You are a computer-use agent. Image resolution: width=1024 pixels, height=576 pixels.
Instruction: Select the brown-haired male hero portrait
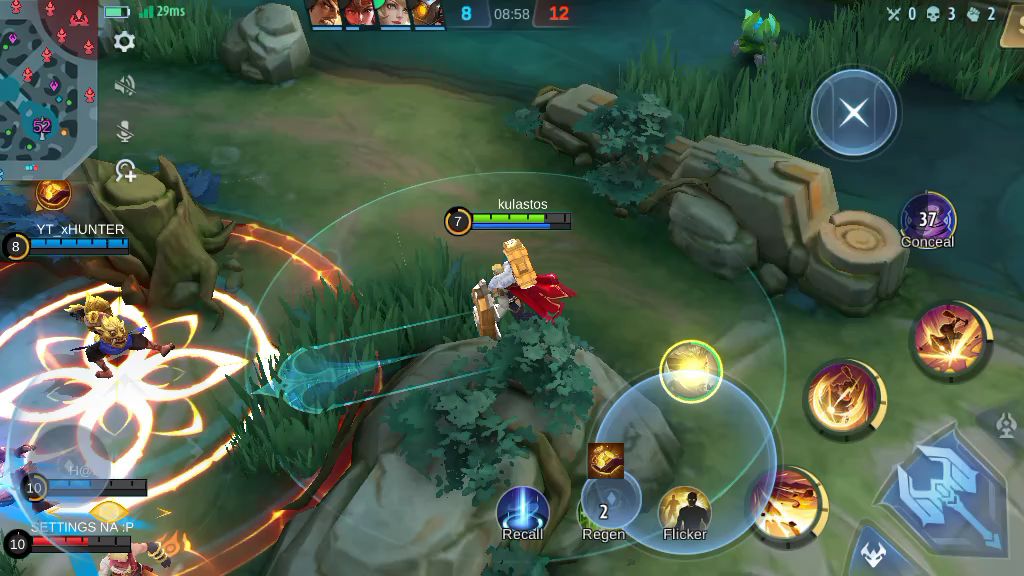point(324,13)
